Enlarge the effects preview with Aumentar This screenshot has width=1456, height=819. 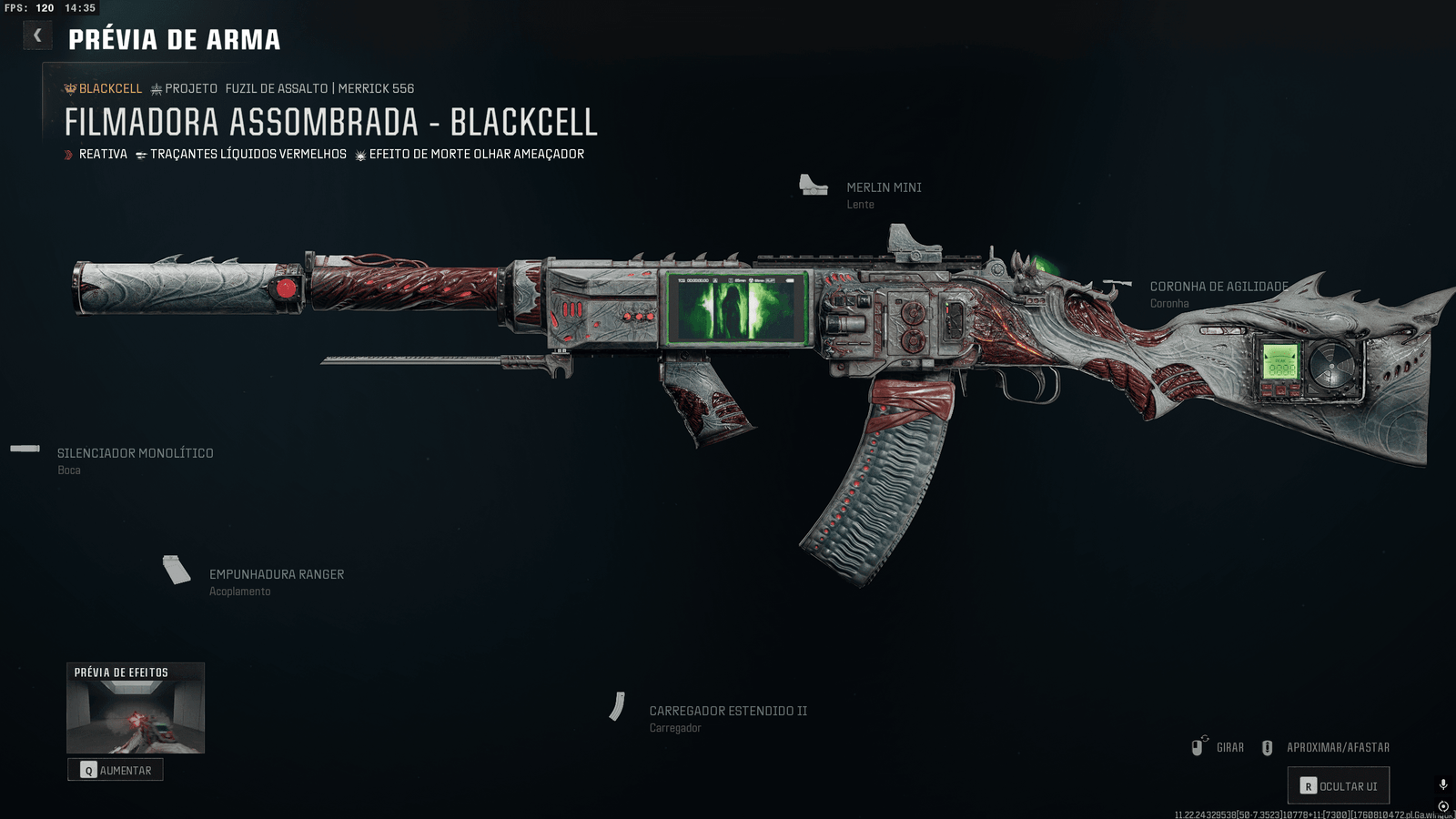coord(116,770)
